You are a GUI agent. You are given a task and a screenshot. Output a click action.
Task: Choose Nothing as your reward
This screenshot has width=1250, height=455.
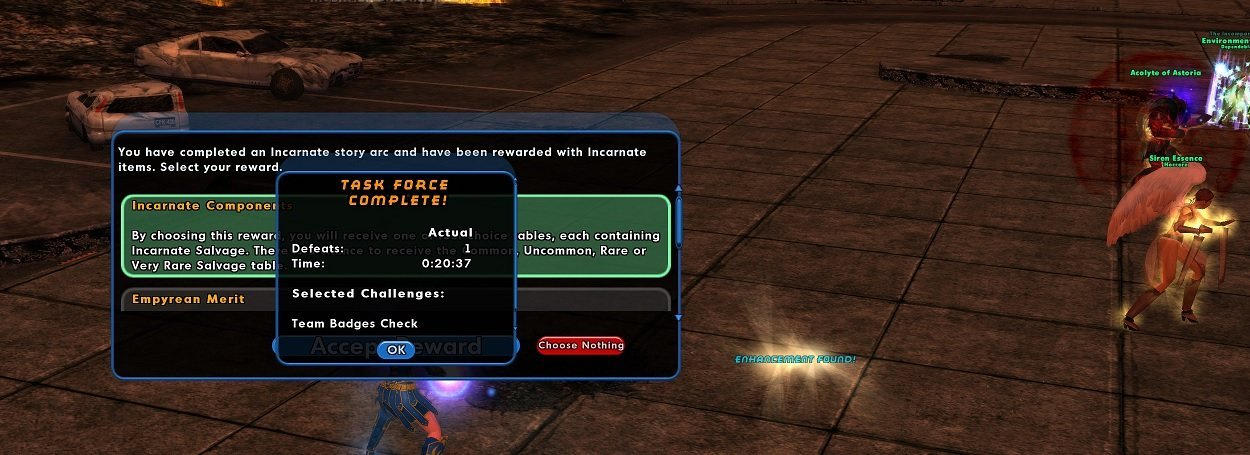click(580, 345)
